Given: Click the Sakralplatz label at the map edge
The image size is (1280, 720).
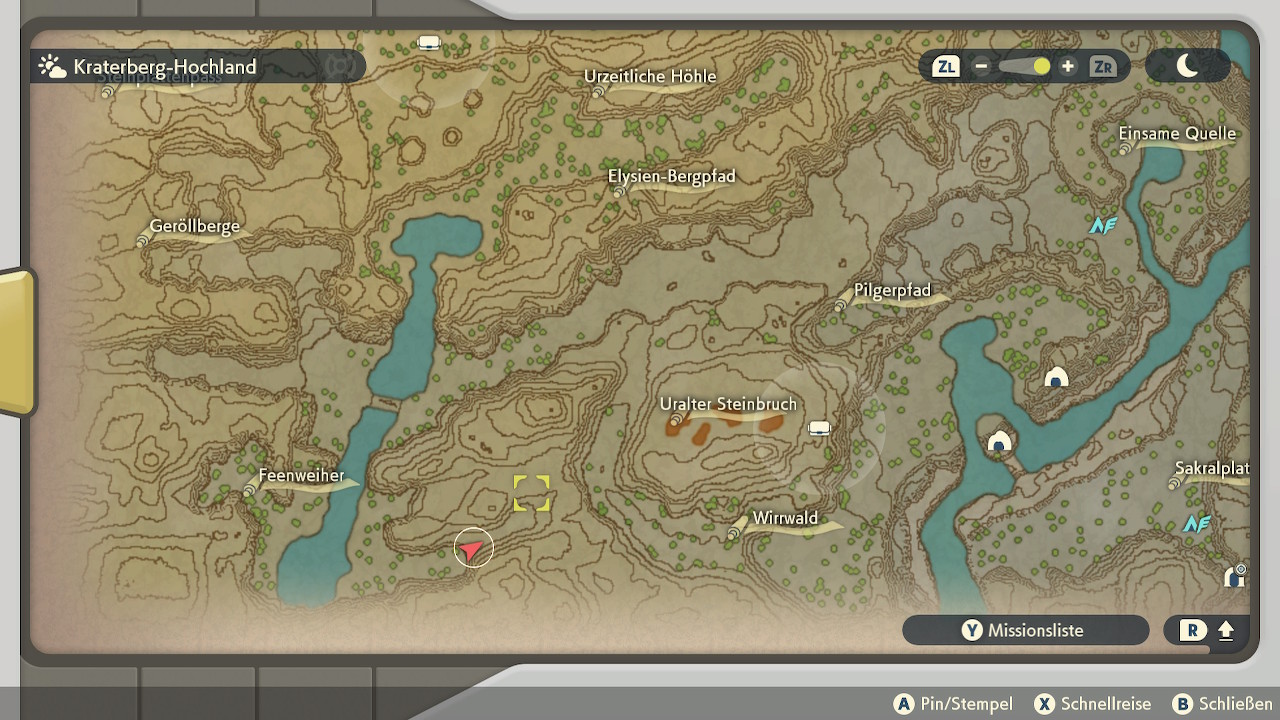Looking at the screenshot, I should coord(1211,469).
